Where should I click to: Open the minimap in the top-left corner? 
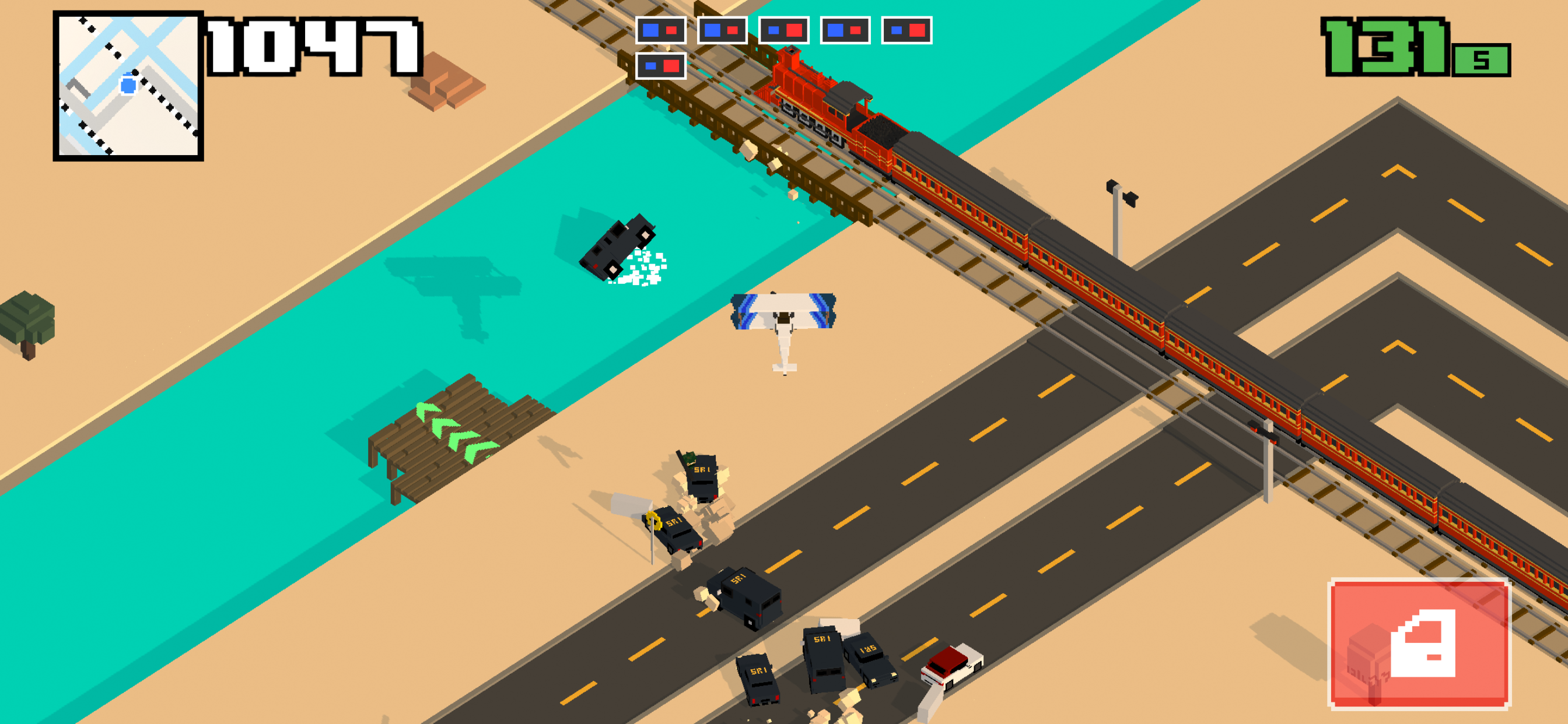pos(129,86)
